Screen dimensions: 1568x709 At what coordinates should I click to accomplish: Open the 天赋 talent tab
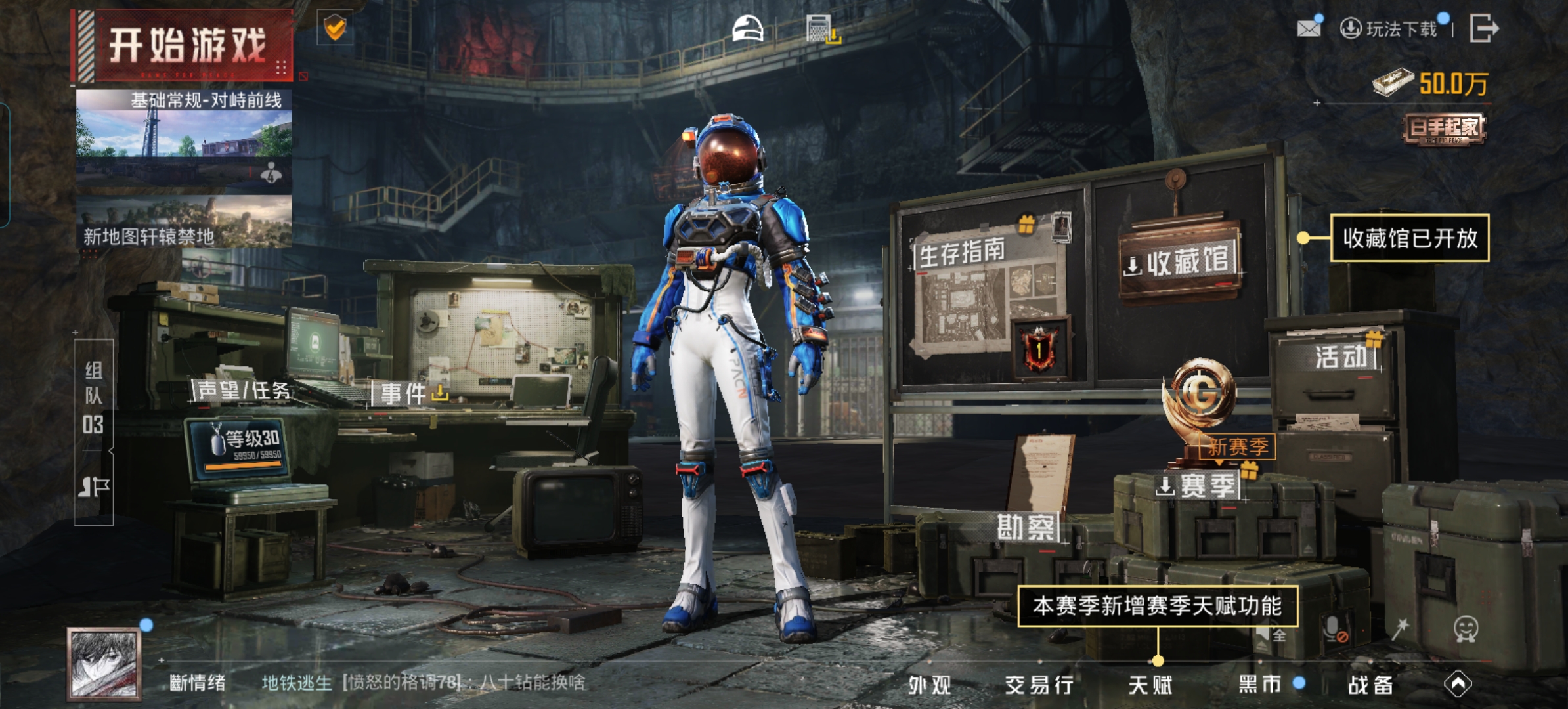[x=1150, y=685]
